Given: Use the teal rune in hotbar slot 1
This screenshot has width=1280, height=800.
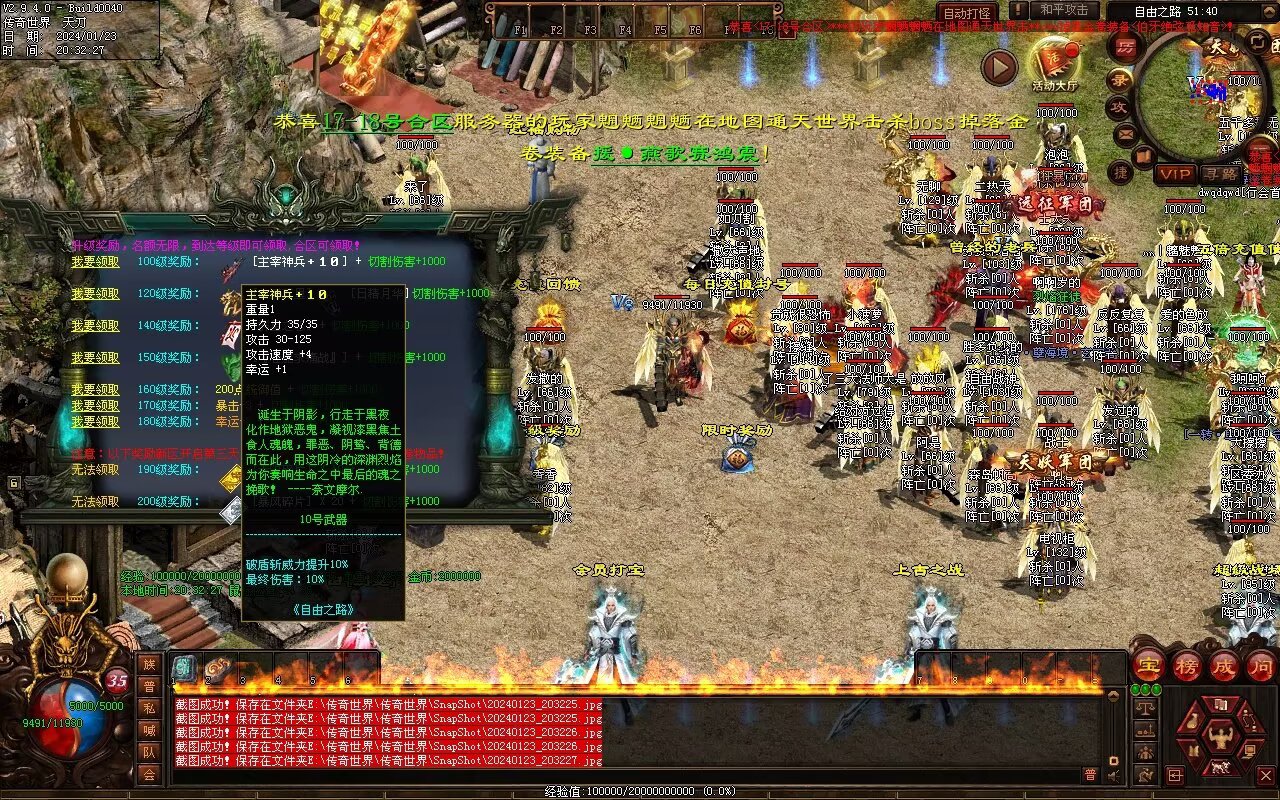Looking at the screenshot, I should click(x=185, y=668).
